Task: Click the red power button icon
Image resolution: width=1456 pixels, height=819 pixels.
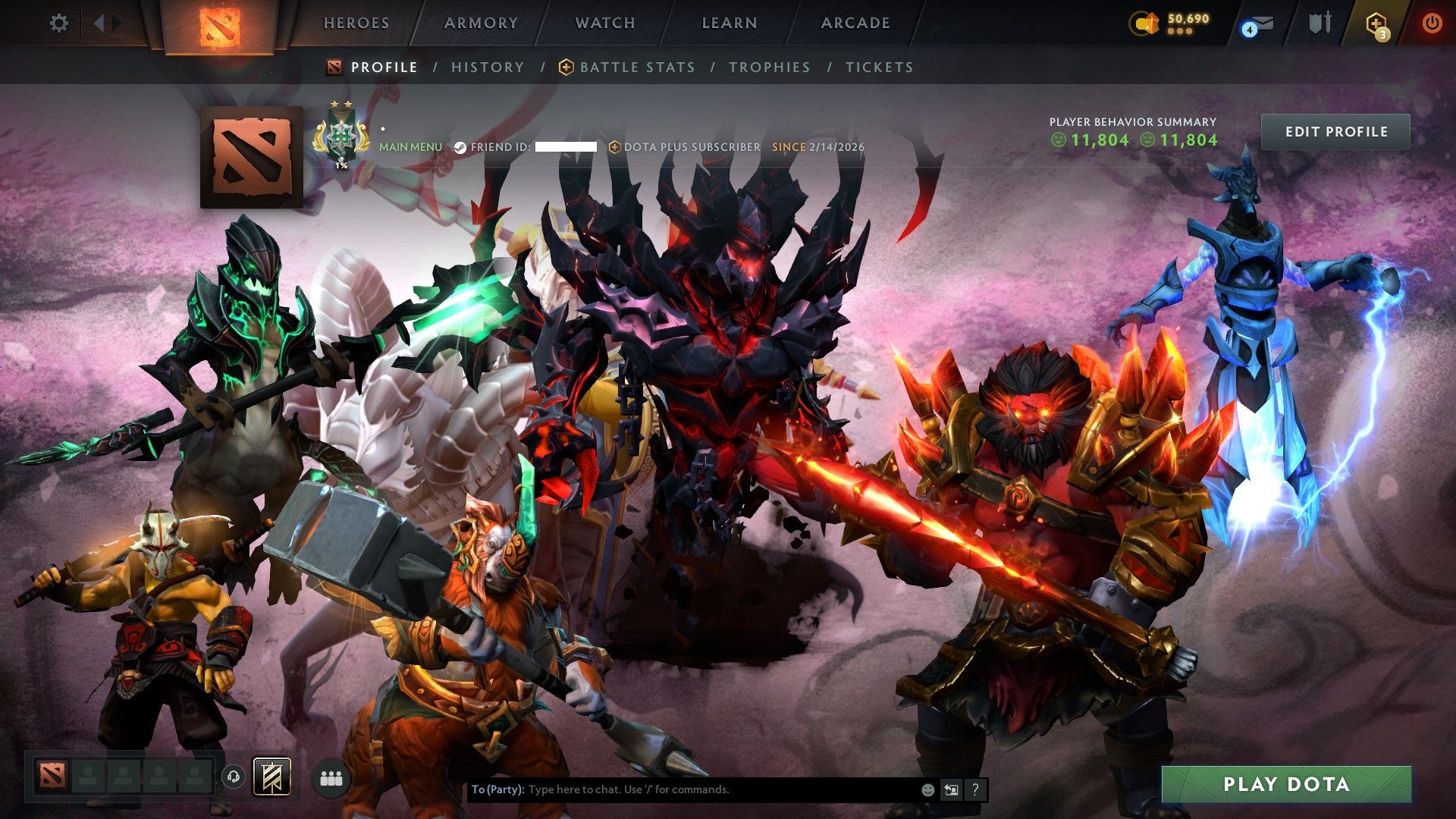Action: [x=1433, y=24]
